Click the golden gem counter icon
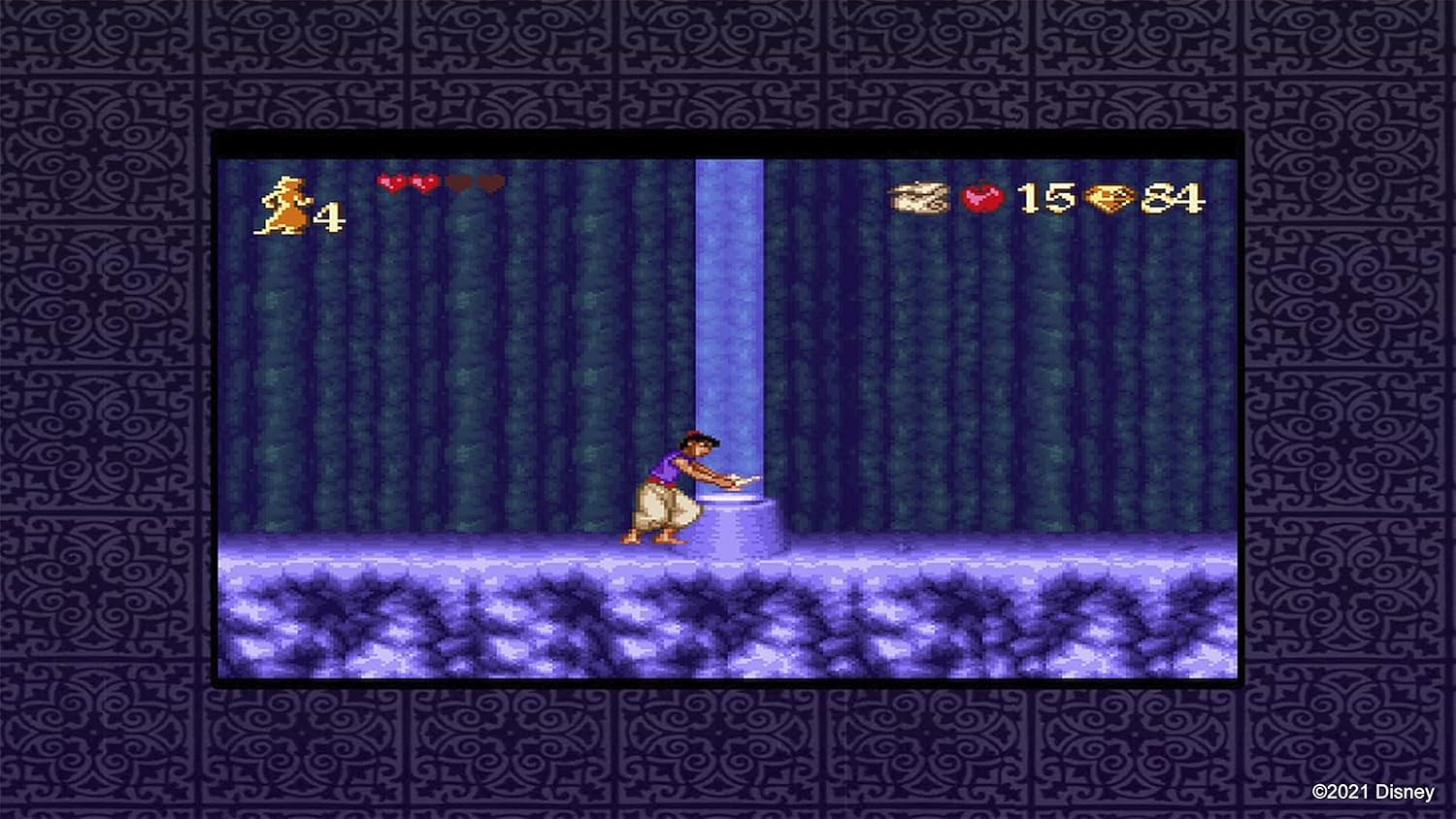 pos(1112,199)
